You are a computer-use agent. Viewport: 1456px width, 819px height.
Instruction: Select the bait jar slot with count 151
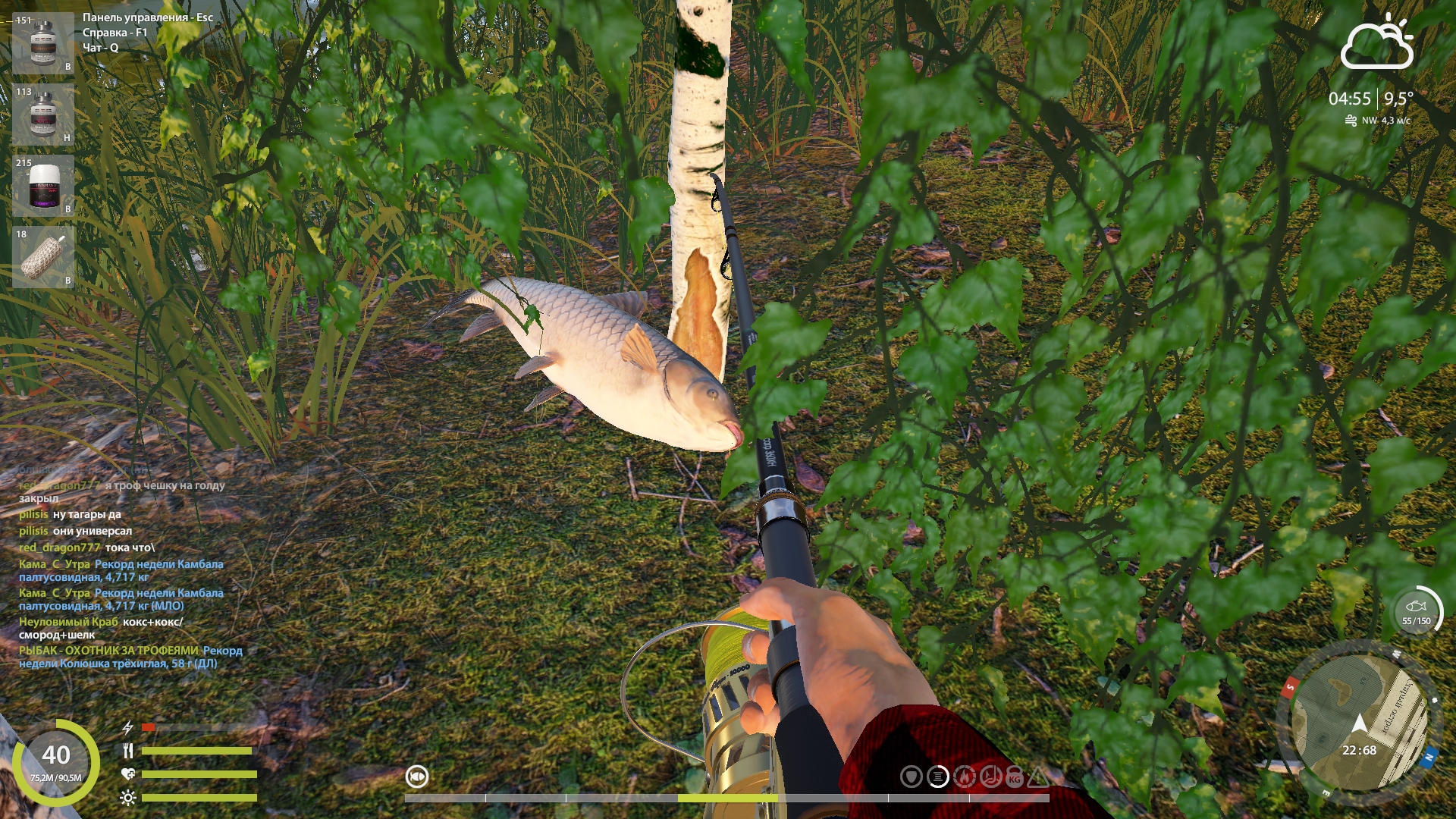pyautogui.click(x=43, y=42)
